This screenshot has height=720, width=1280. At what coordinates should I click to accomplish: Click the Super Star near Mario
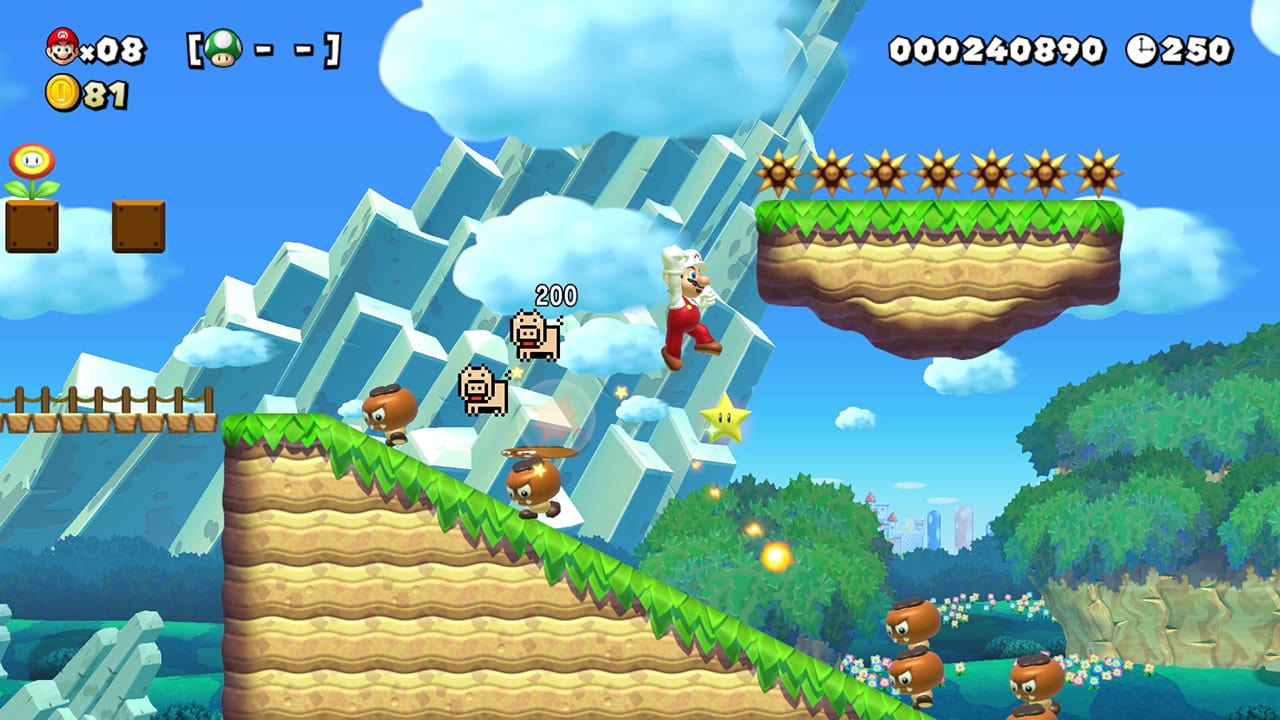click(x=727, y=420)
